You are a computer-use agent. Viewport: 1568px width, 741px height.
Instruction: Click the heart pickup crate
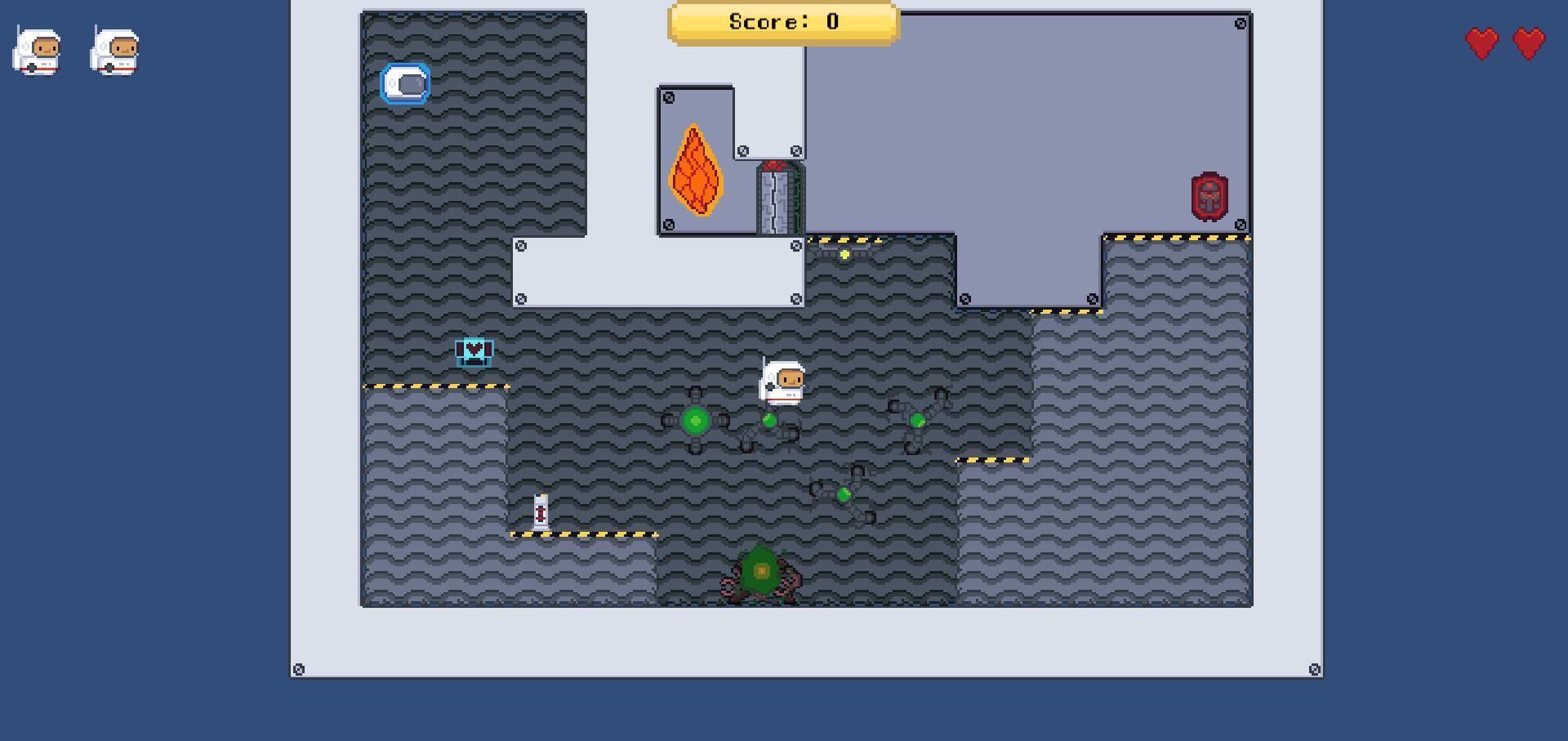pos(472,351)
